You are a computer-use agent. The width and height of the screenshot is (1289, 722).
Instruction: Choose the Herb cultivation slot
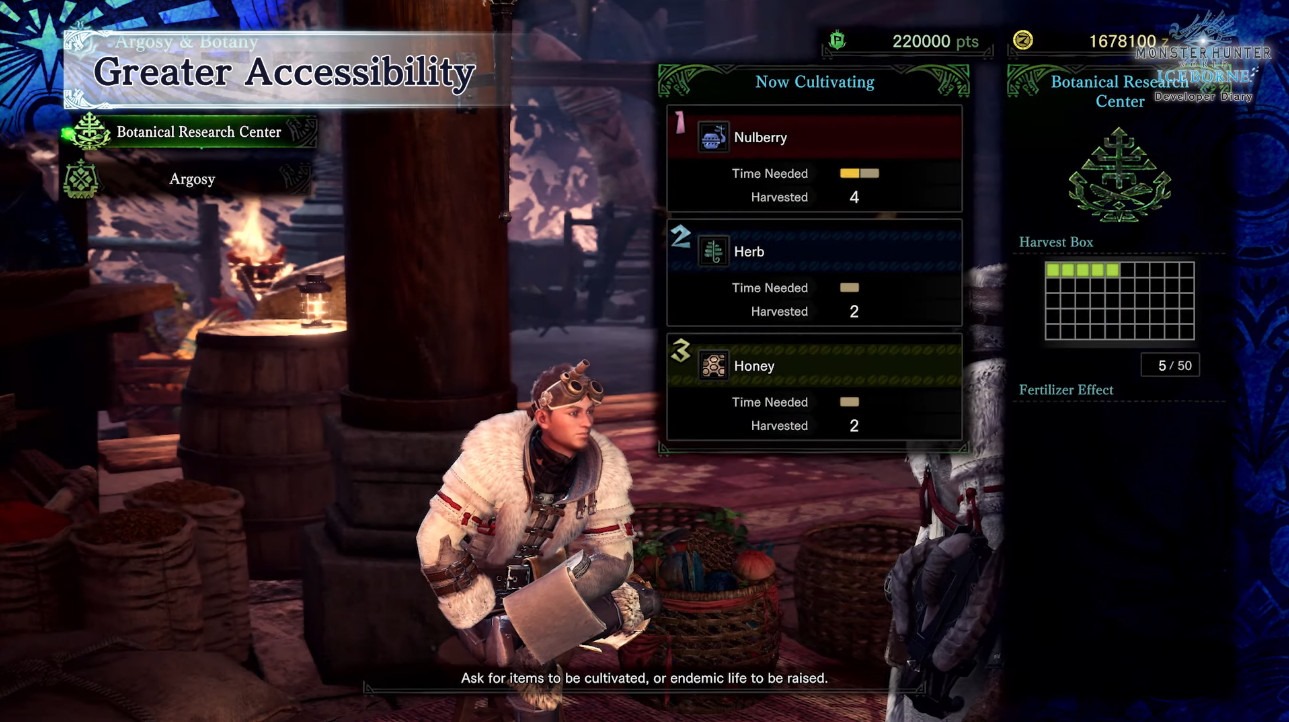click(814, 274)
